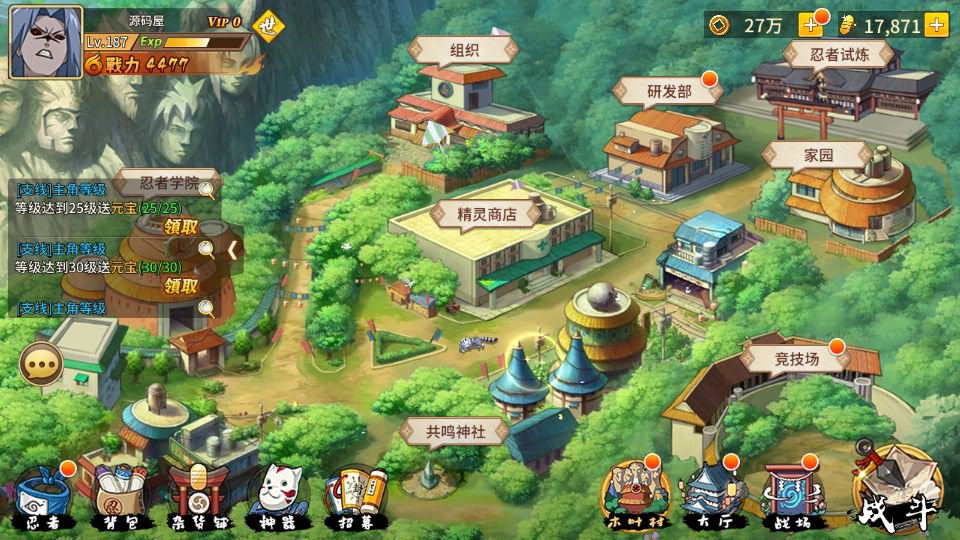Screen dimensions: 960x540
Task: Open the 共鸣神社 resonance shrine
Action: coord(454,432)
